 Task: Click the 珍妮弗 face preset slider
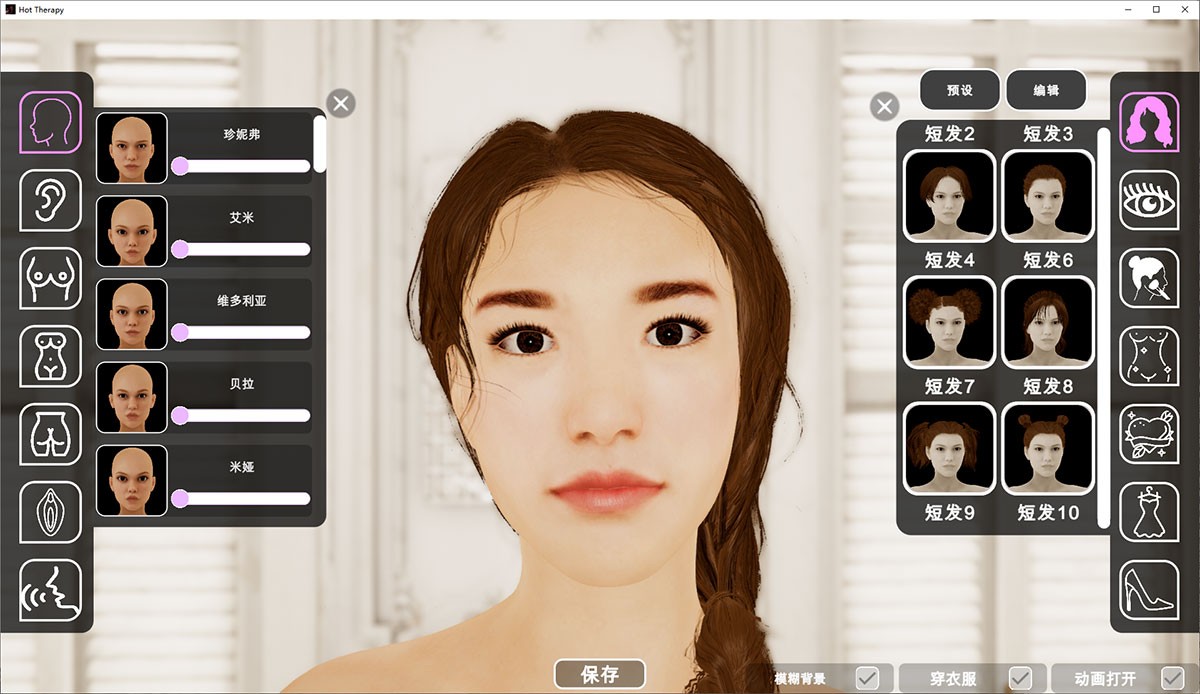click(x=241, y=166)
